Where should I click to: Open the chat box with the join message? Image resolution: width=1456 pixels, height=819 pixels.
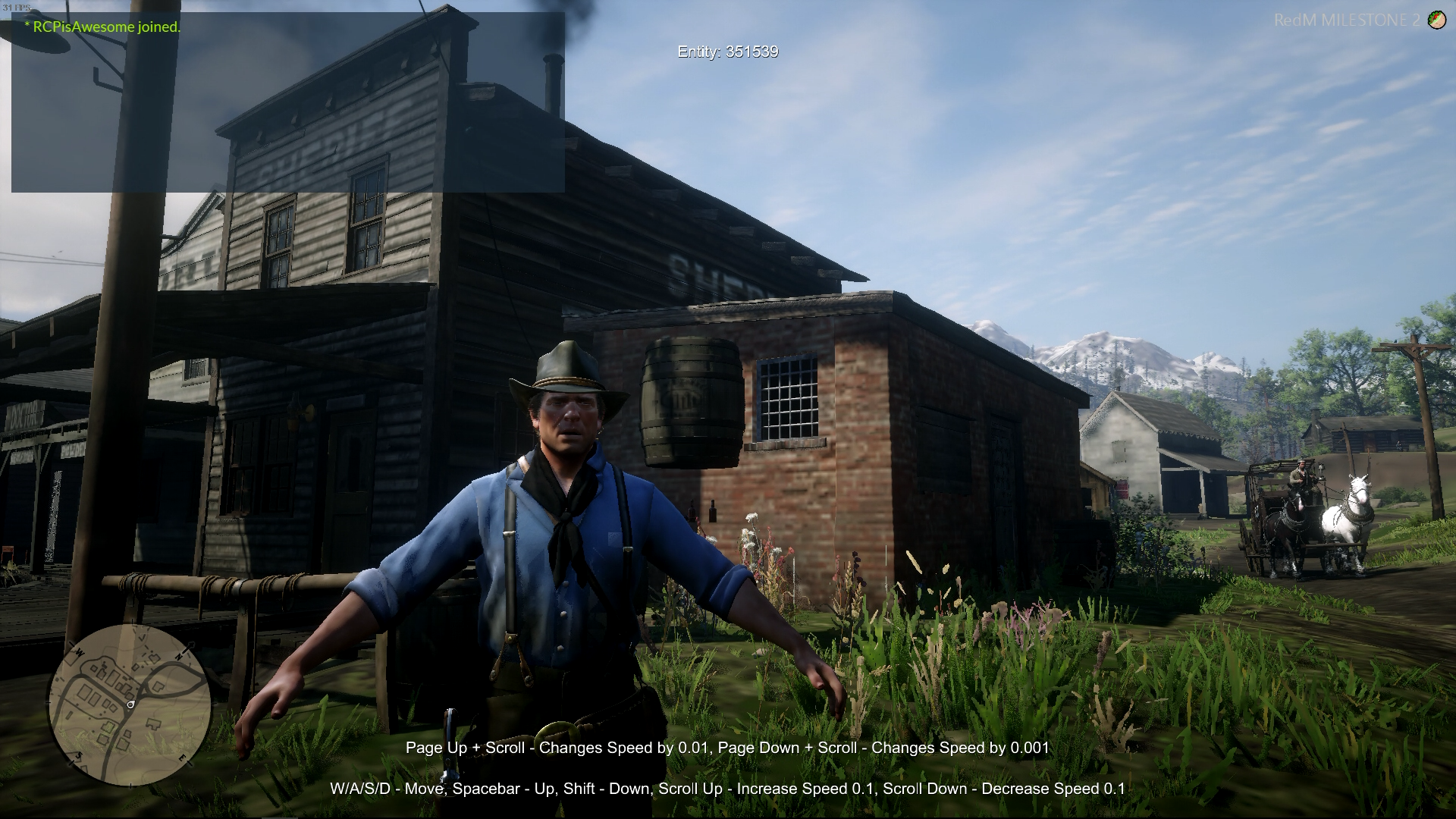tap(287, 102)
